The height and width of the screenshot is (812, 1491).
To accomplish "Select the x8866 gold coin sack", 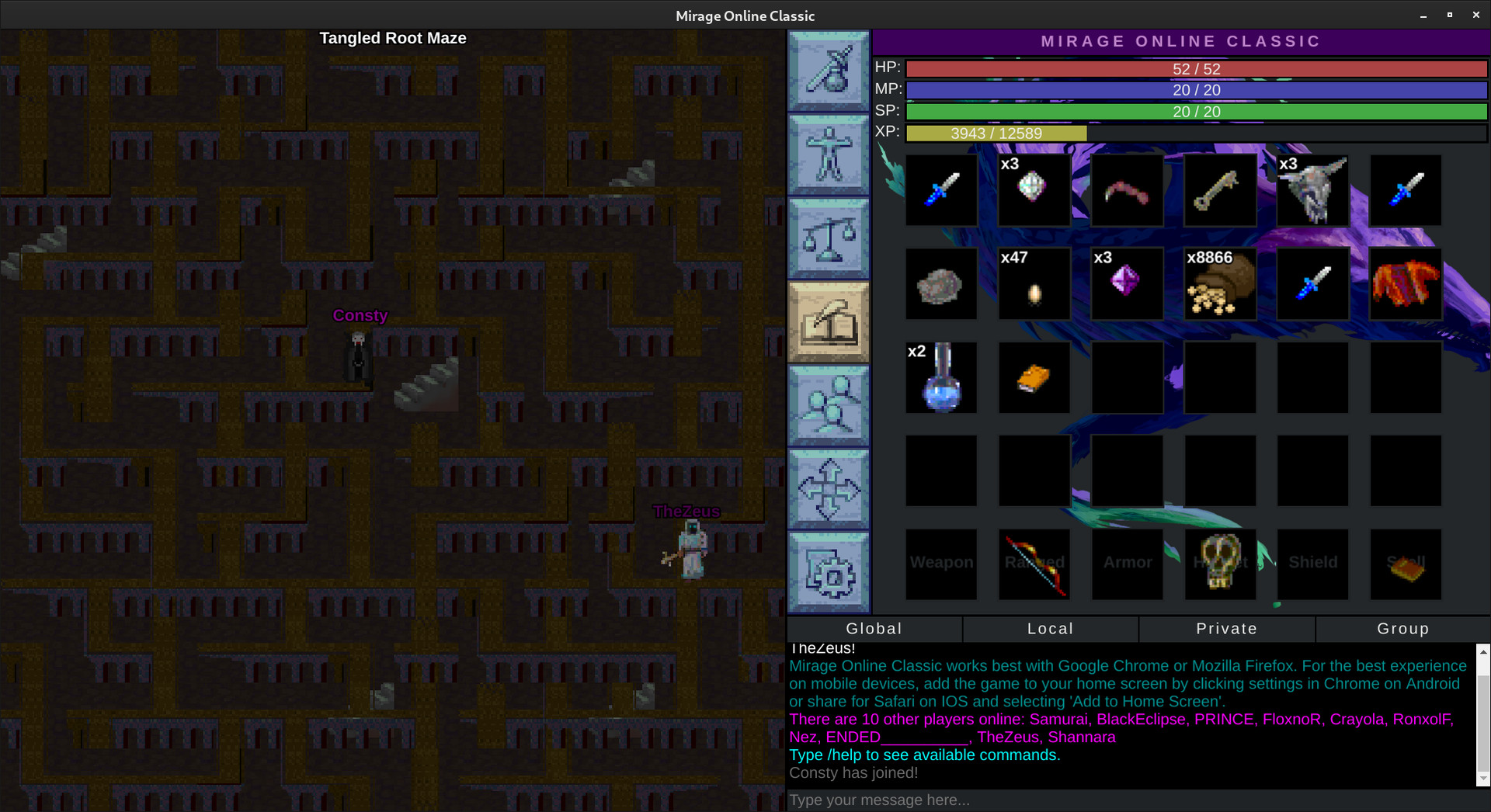I will (1220, 284).
